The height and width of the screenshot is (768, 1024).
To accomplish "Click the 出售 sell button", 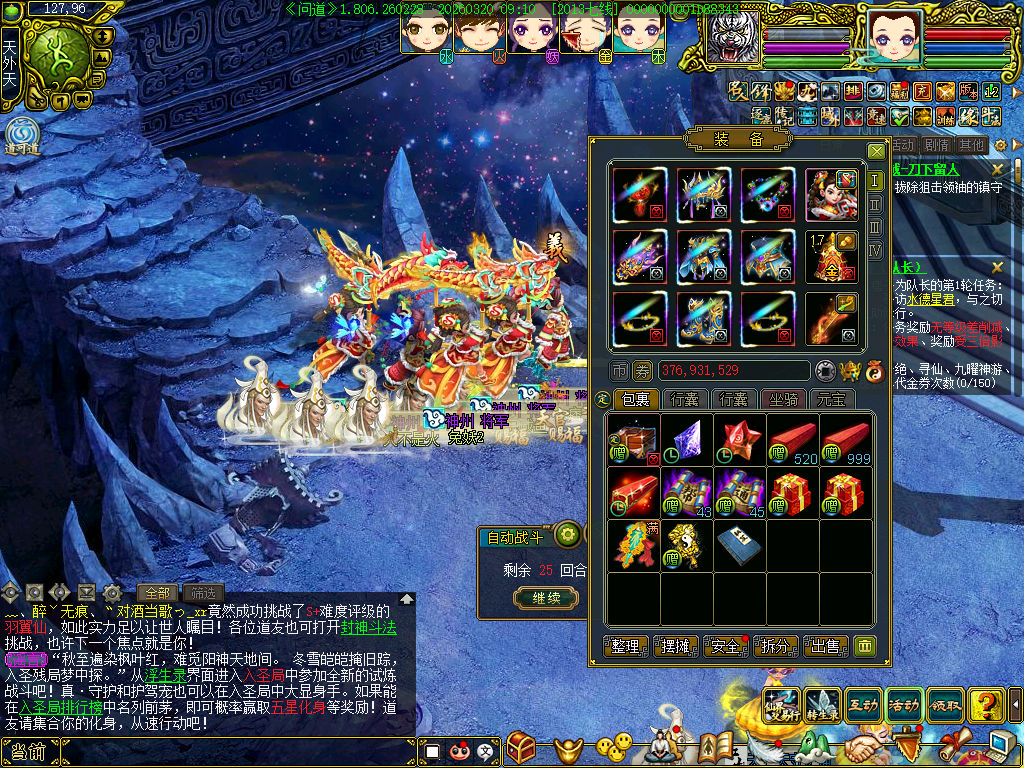I will 825,647.
